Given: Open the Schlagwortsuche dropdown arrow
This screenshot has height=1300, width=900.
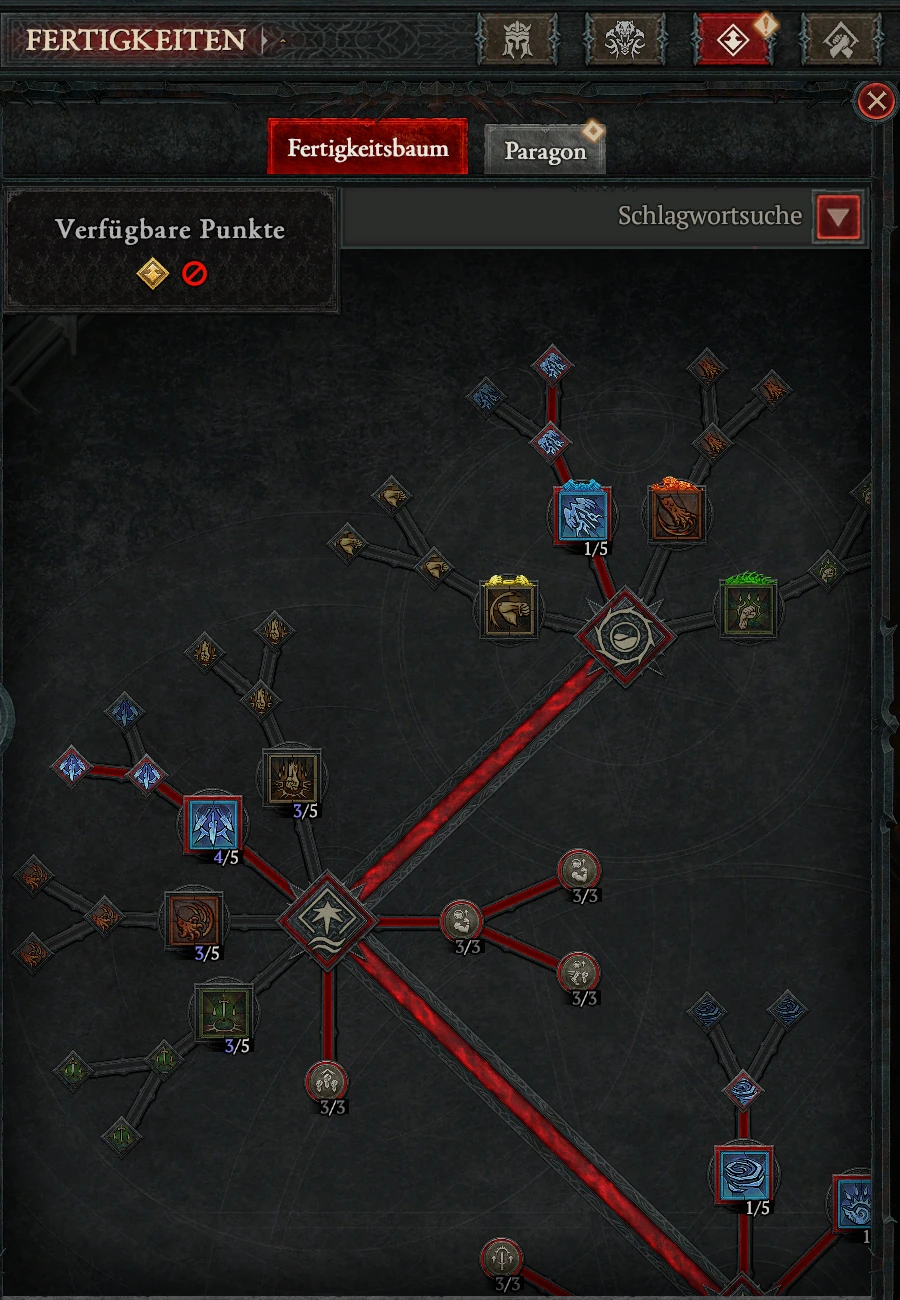Looking at the screenshot, I should click(x=838, y=216).
